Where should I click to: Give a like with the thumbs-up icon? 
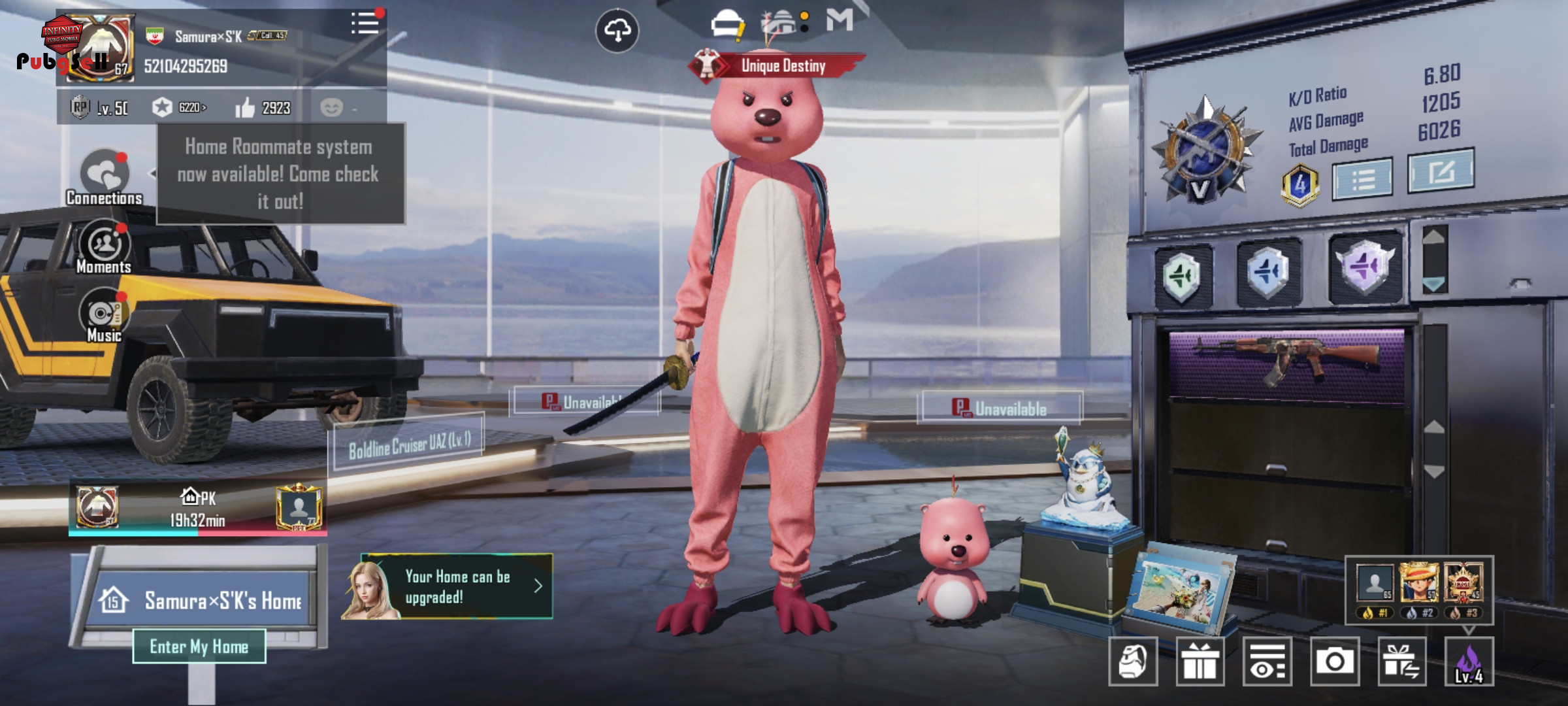click(x=246, y=108)
